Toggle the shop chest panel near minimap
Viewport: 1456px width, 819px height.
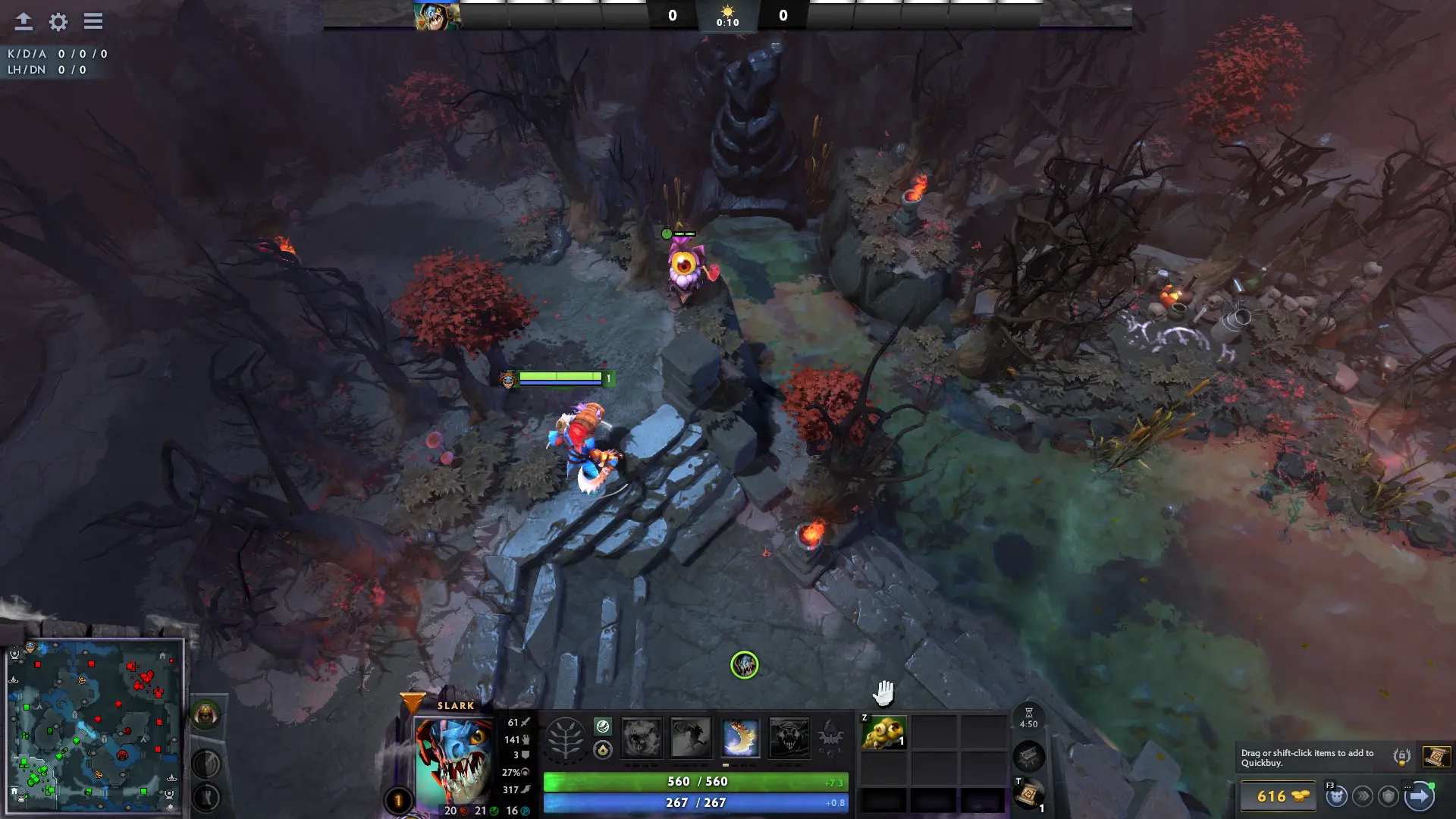(x=1028, y=757)
